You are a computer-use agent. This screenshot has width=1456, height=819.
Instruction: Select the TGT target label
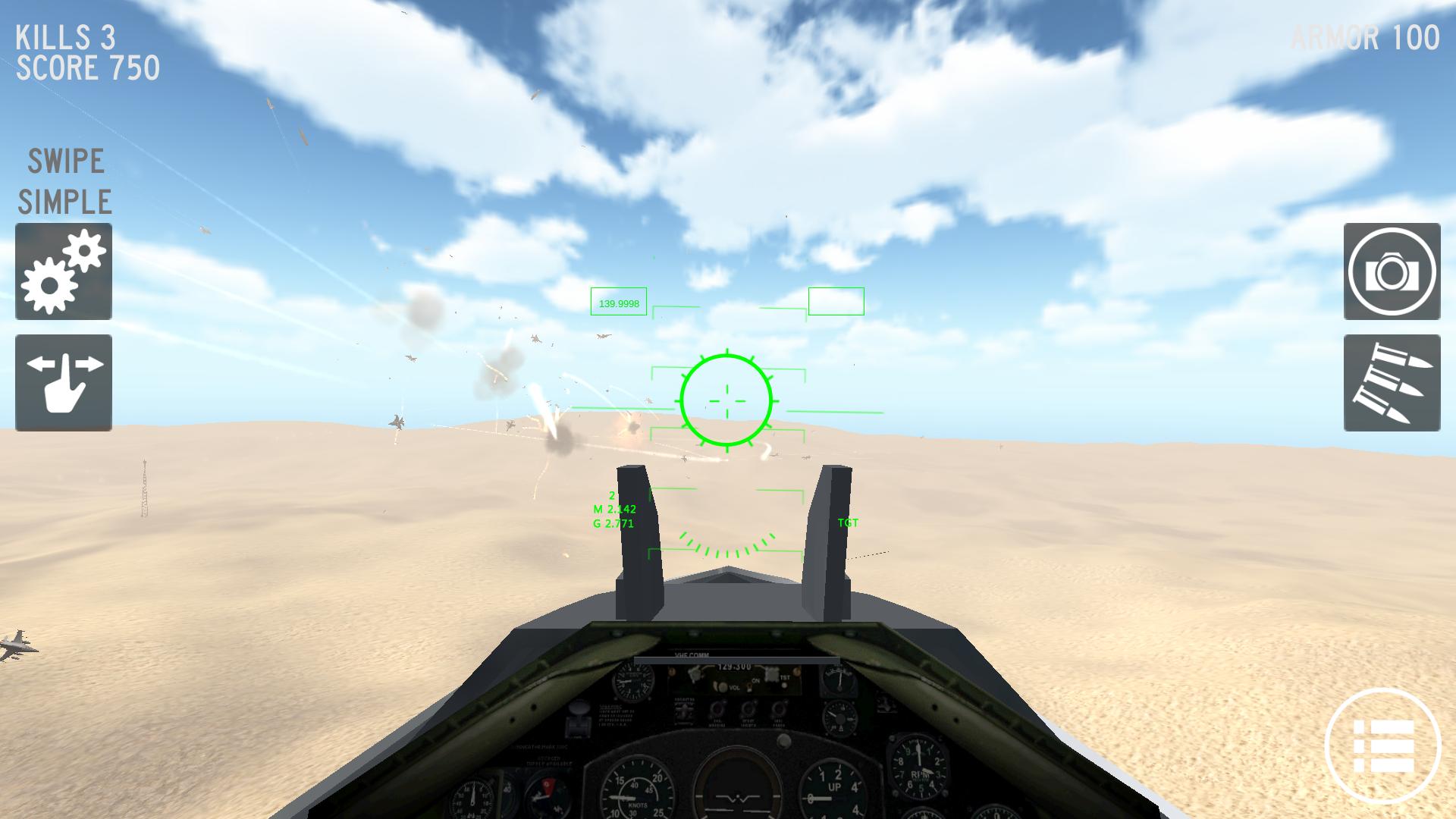pyautogui.click(x=847, y=522)
